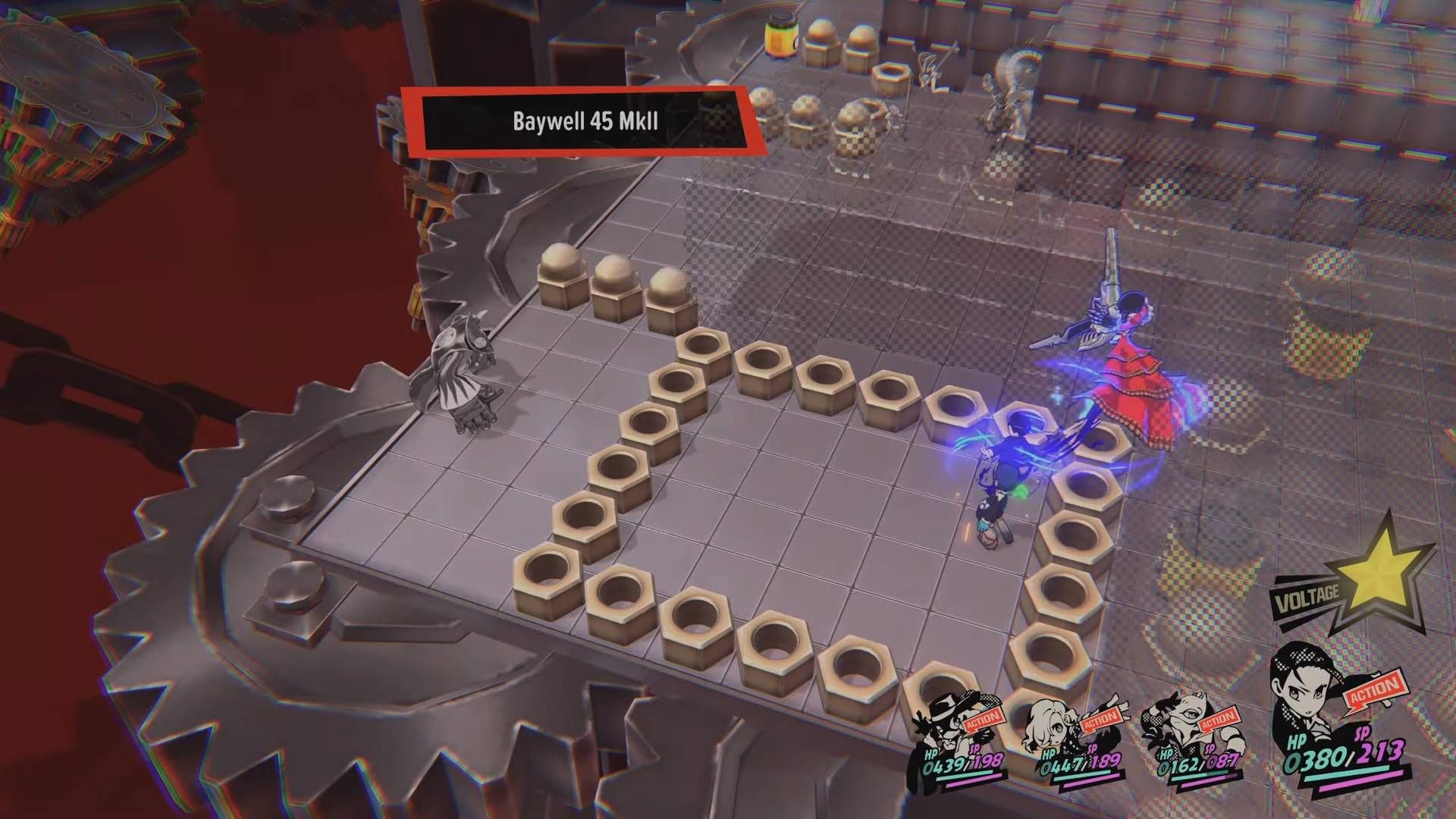Click the HP label on the rightmost portrait
This screenshot has height=819, width=1456.
point(1298,742)
